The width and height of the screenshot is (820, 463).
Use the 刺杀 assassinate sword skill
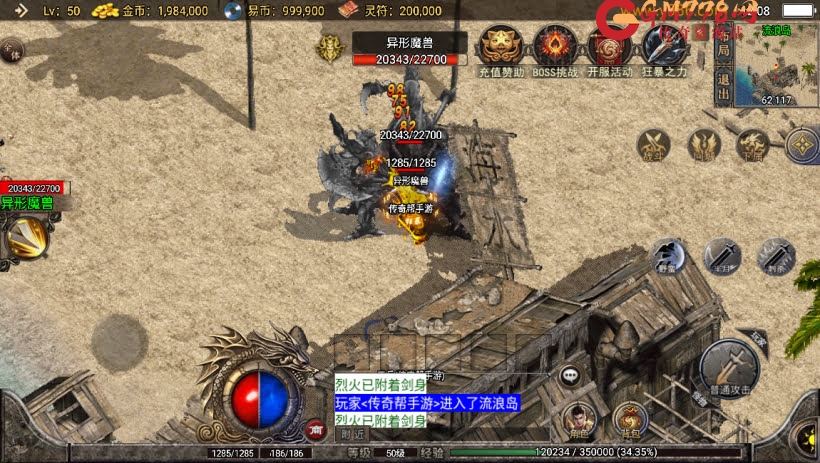(775, 256)
